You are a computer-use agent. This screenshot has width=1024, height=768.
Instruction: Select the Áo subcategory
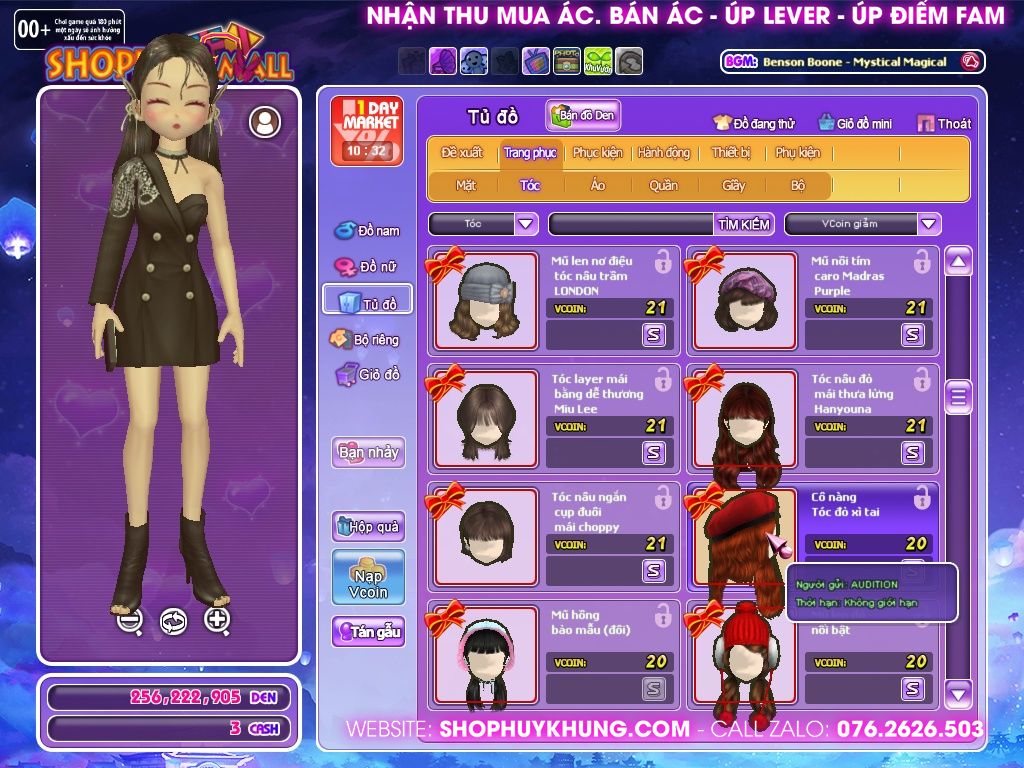tap(597, 185)
